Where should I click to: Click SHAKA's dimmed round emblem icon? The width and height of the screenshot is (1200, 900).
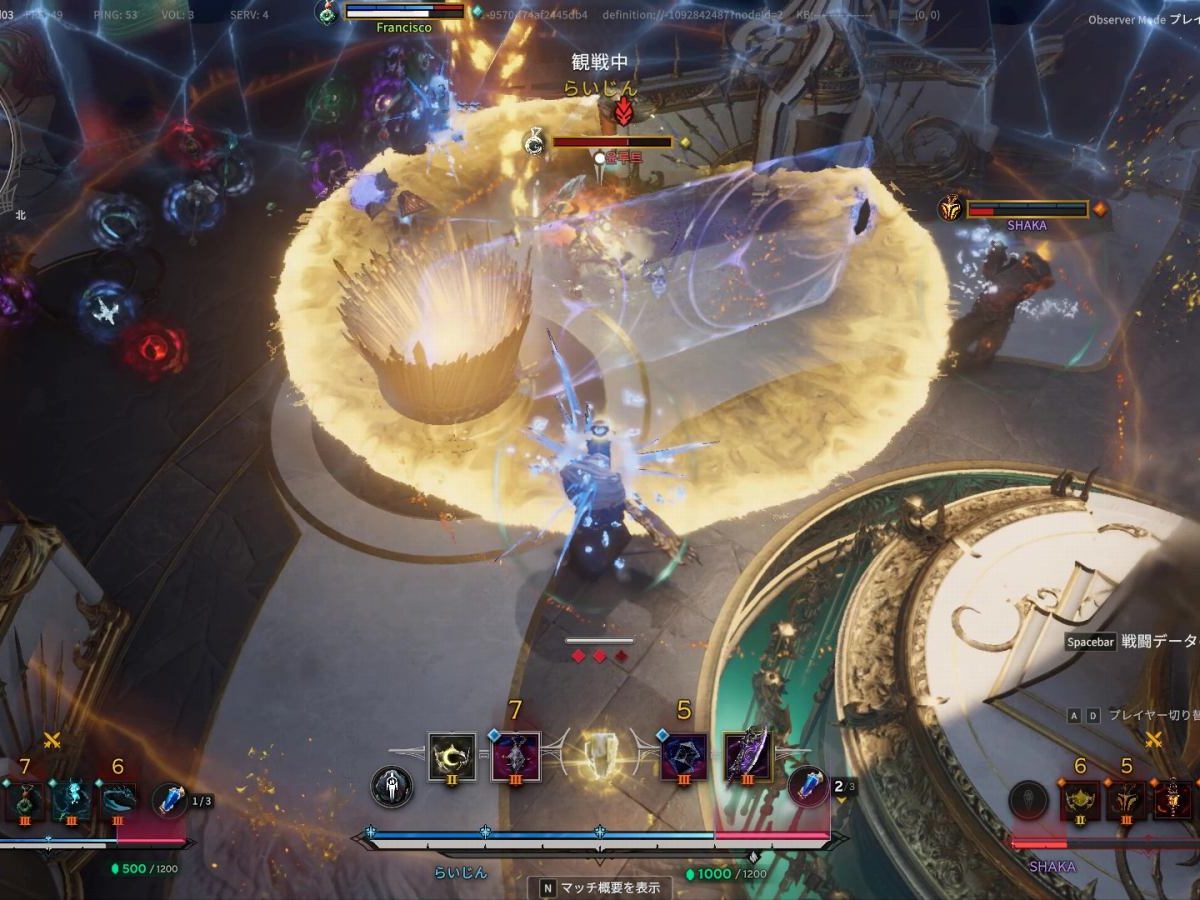point(1028,800)
